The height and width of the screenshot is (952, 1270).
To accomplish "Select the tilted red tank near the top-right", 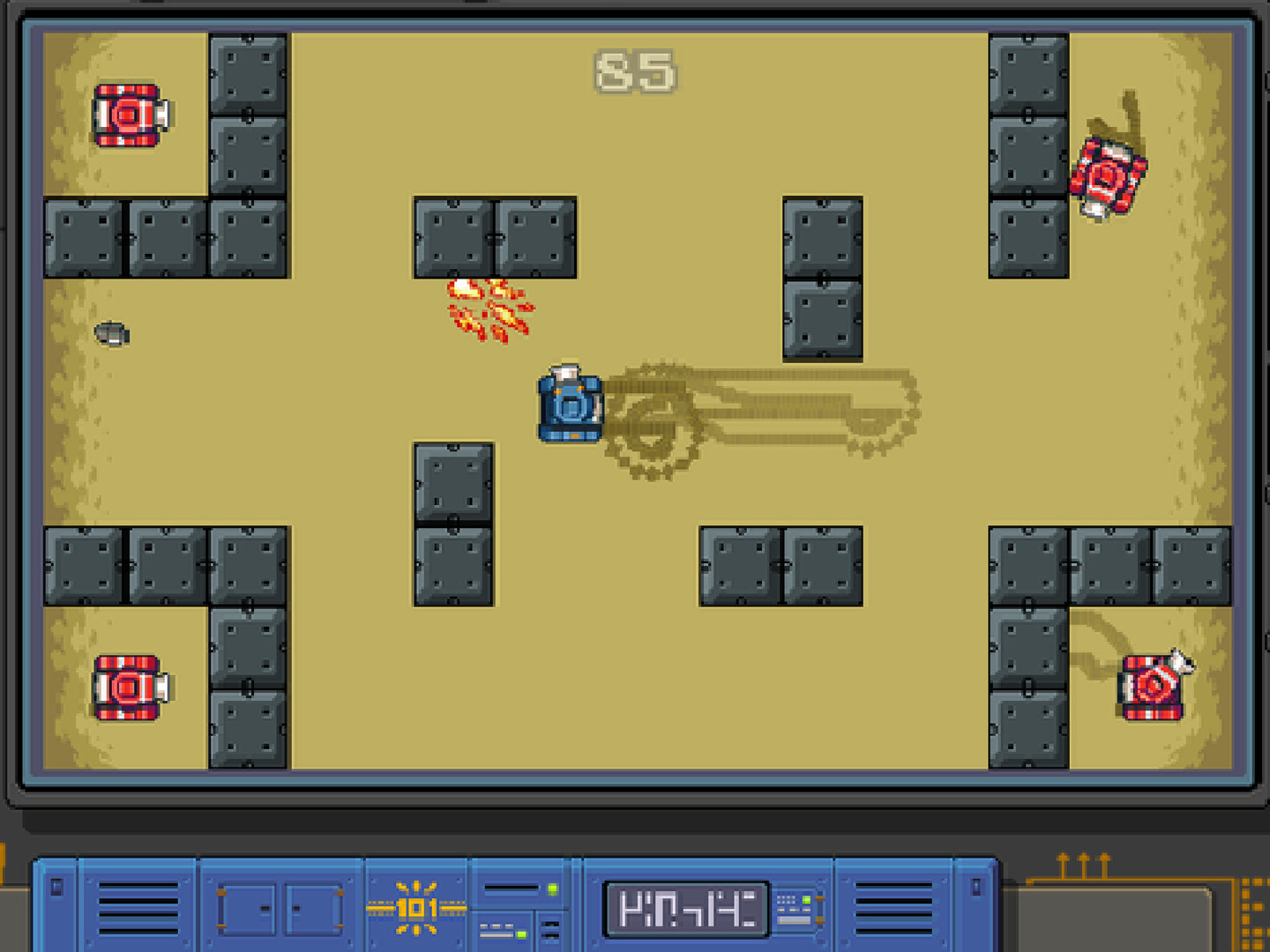I will point(1108,174).
